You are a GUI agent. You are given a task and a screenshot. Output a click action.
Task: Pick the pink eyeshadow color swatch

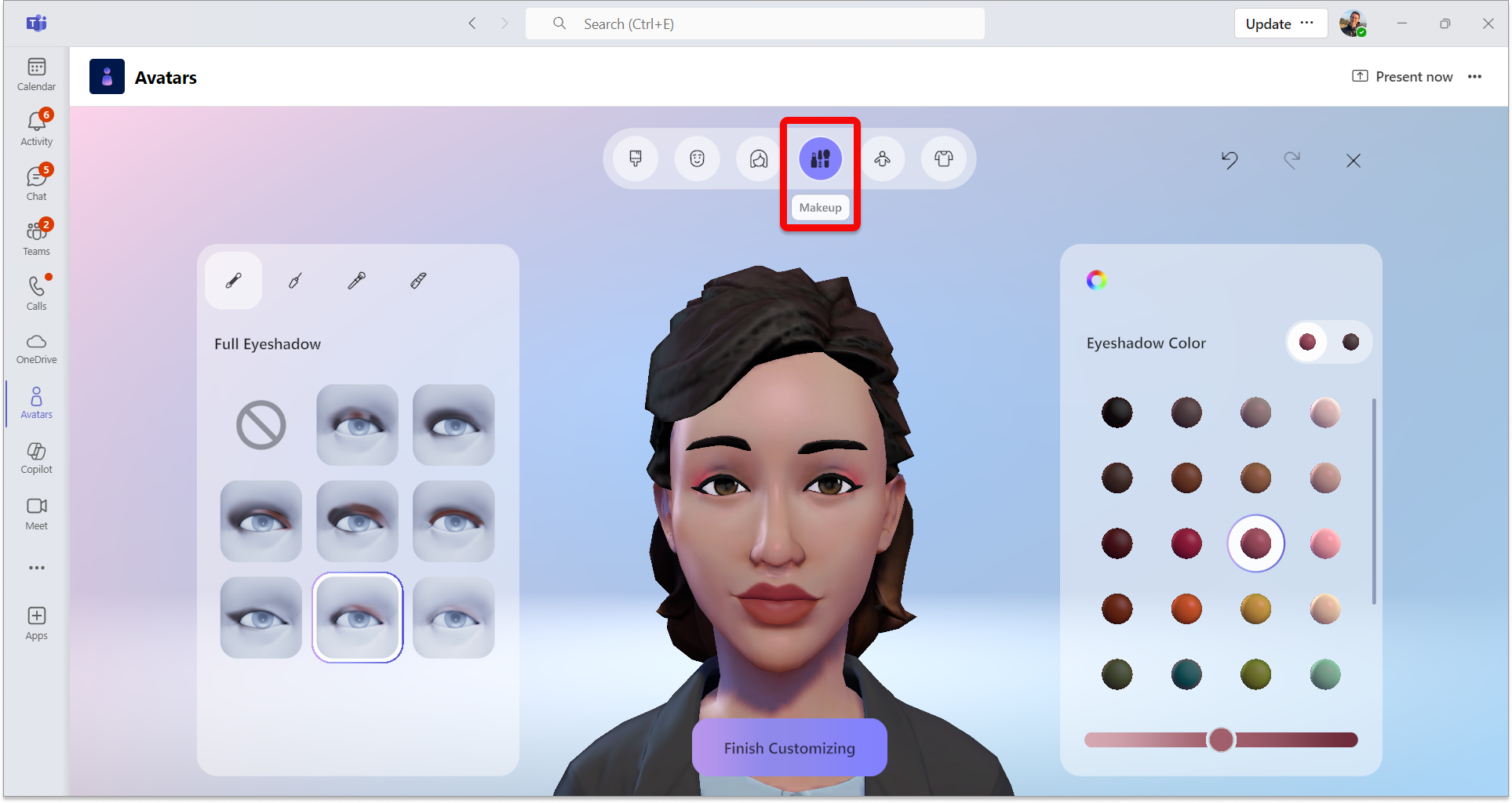[1324, 543]
